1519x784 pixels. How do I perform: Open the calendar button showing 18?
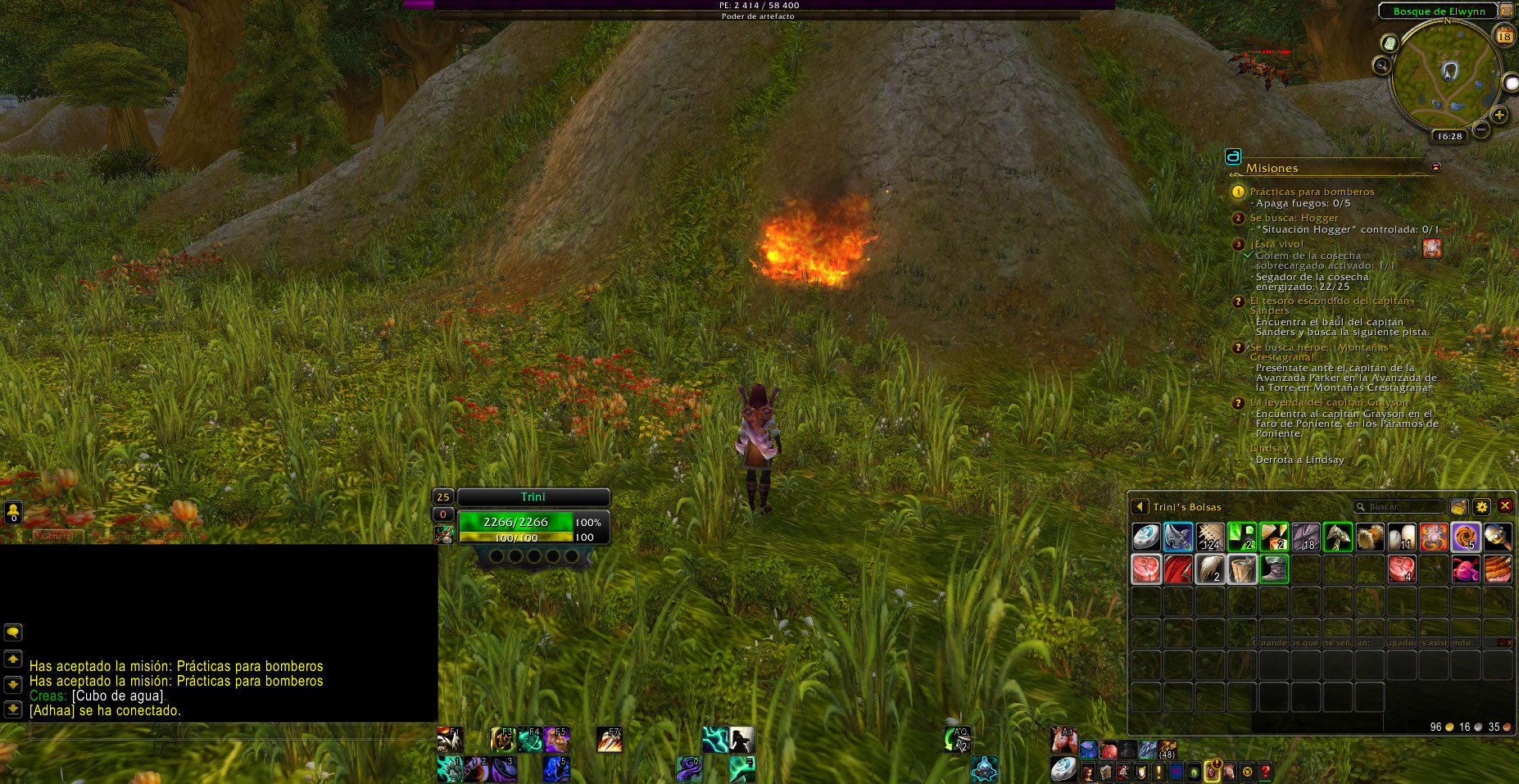(1504, 35)
